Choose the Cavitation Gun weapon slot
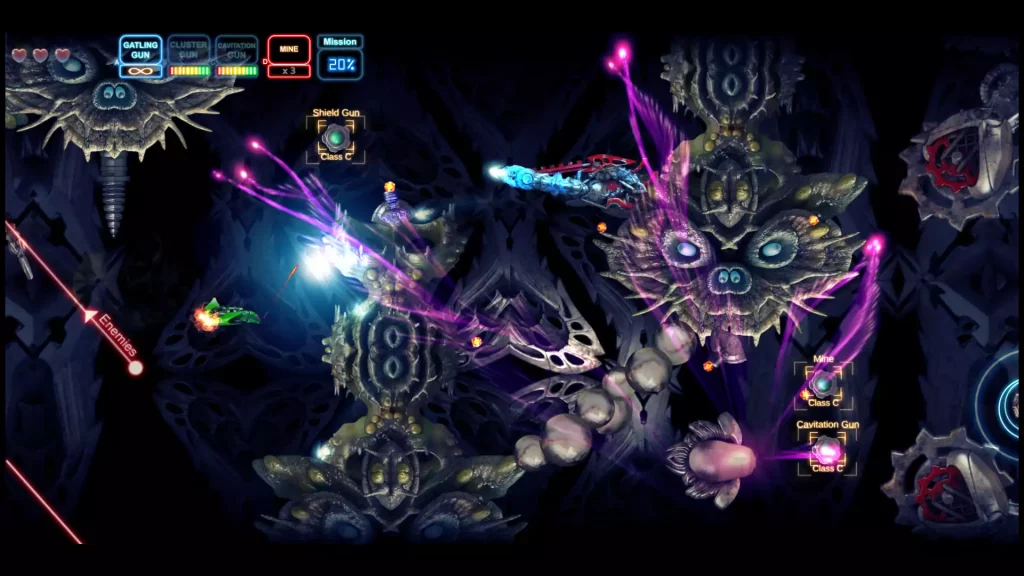 point(237,57)
